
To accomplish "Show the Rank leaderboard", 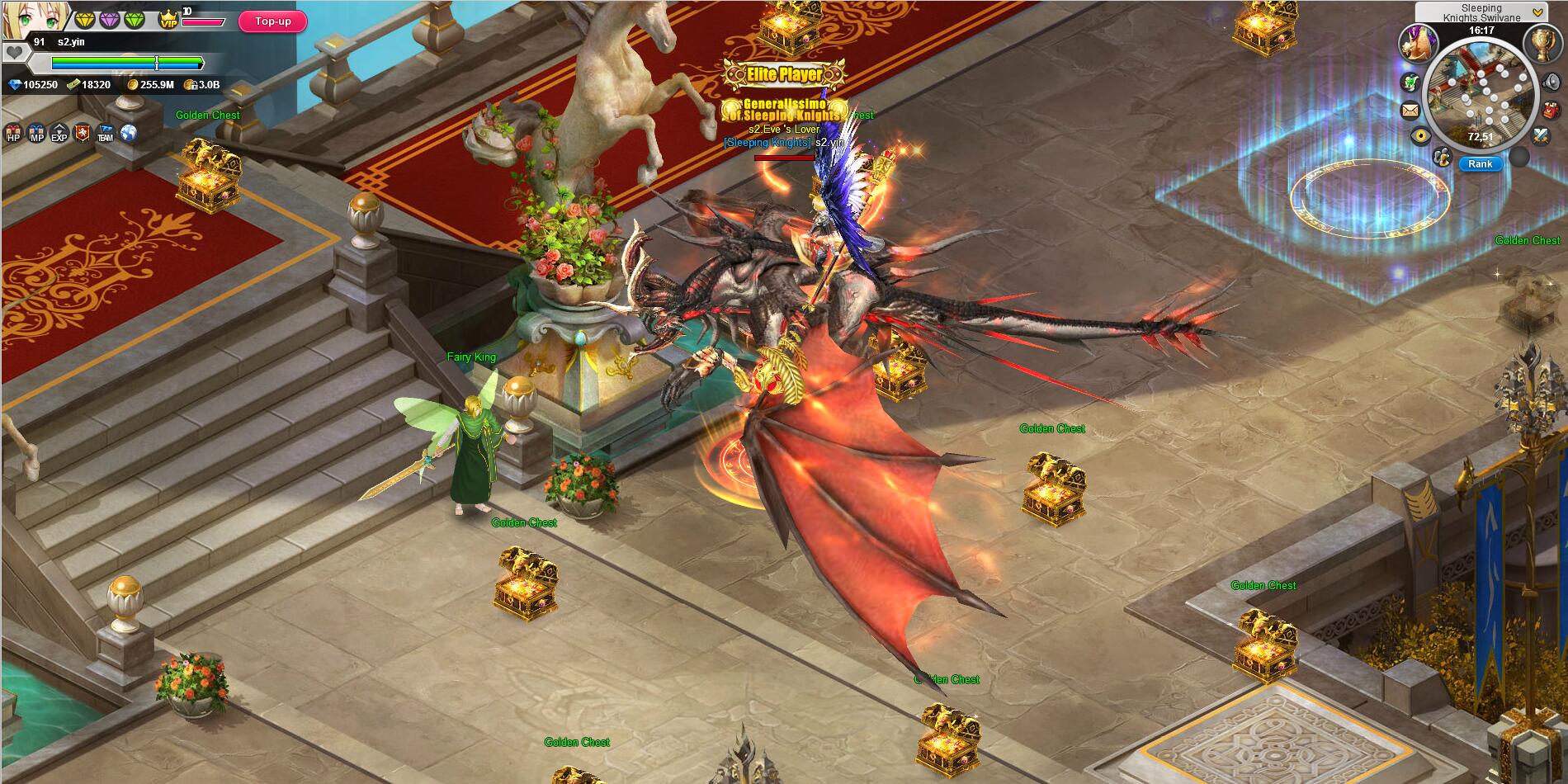I will (1480, 163).
